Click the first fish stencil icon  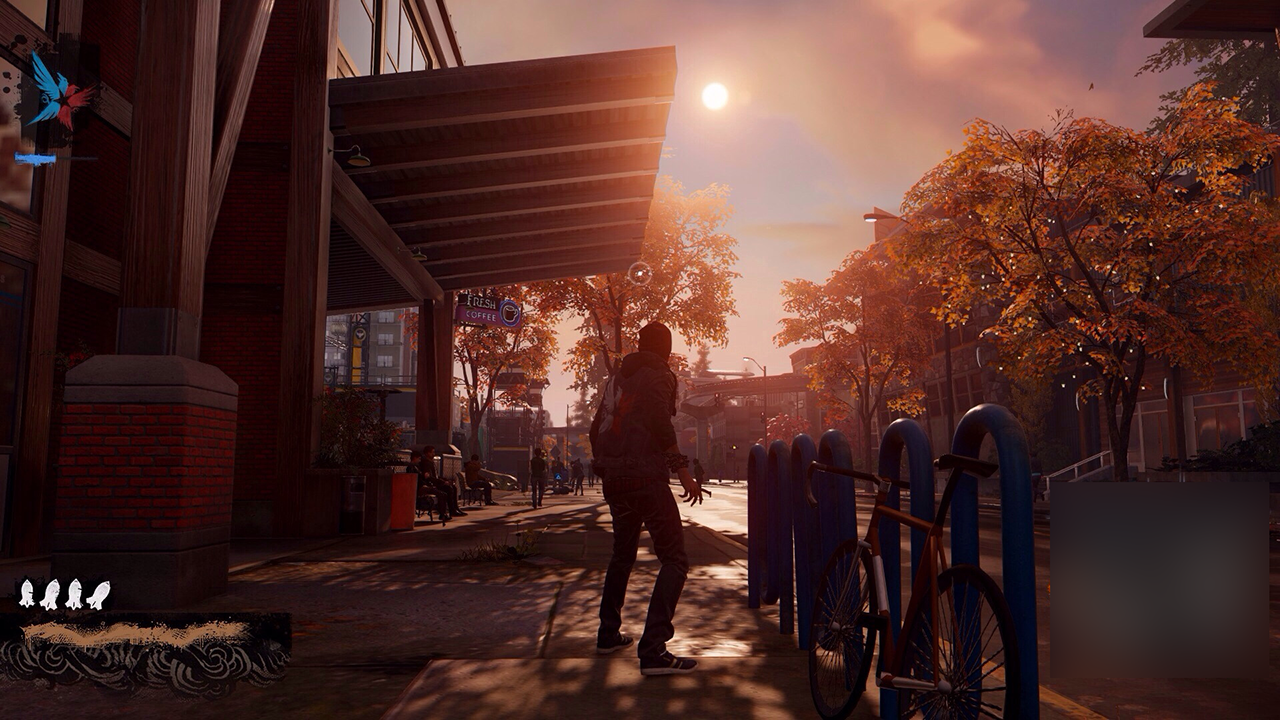(x=26, y=593)
